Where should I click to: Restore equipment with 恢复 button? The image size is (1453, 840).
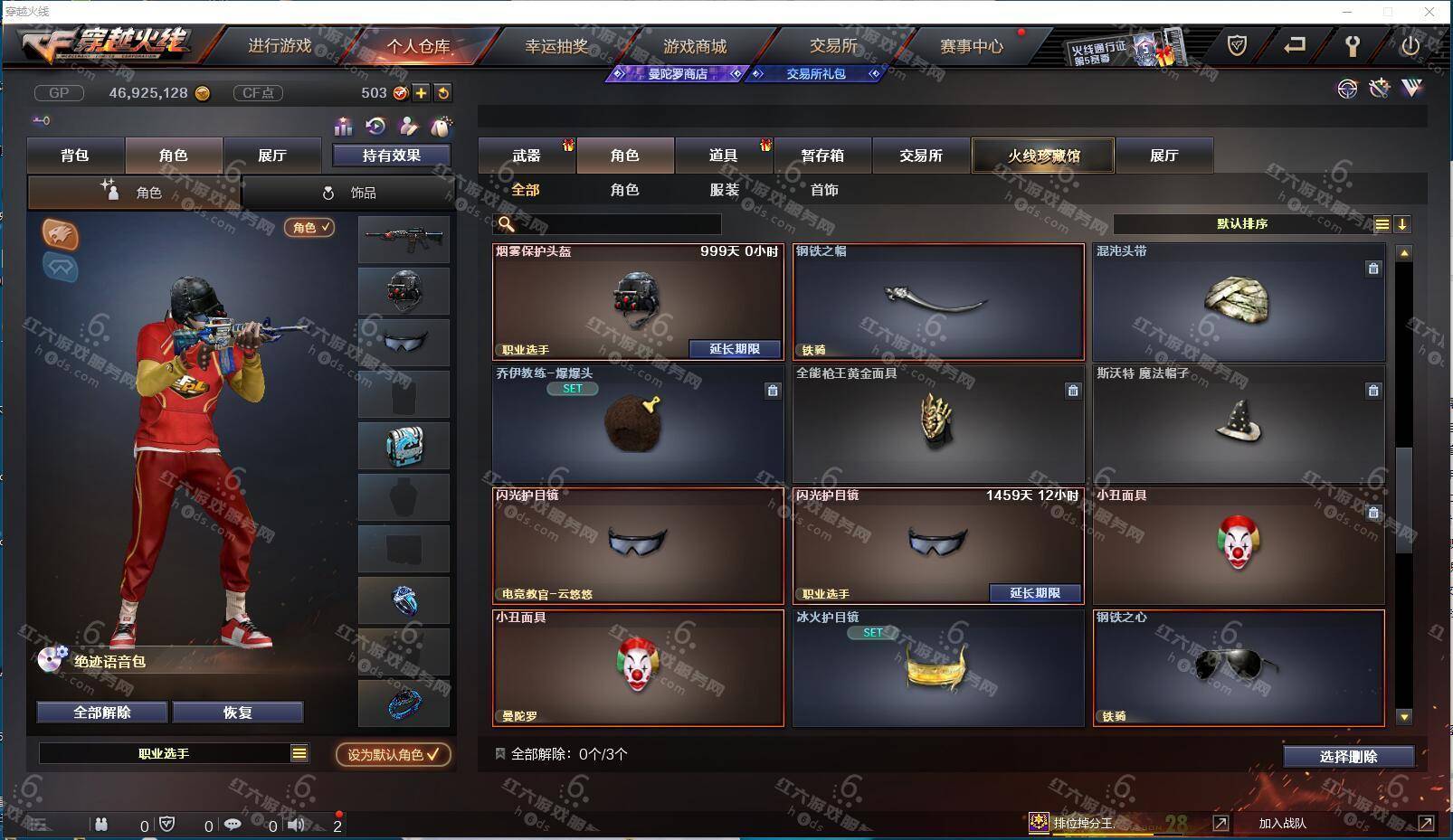[238, 713]
